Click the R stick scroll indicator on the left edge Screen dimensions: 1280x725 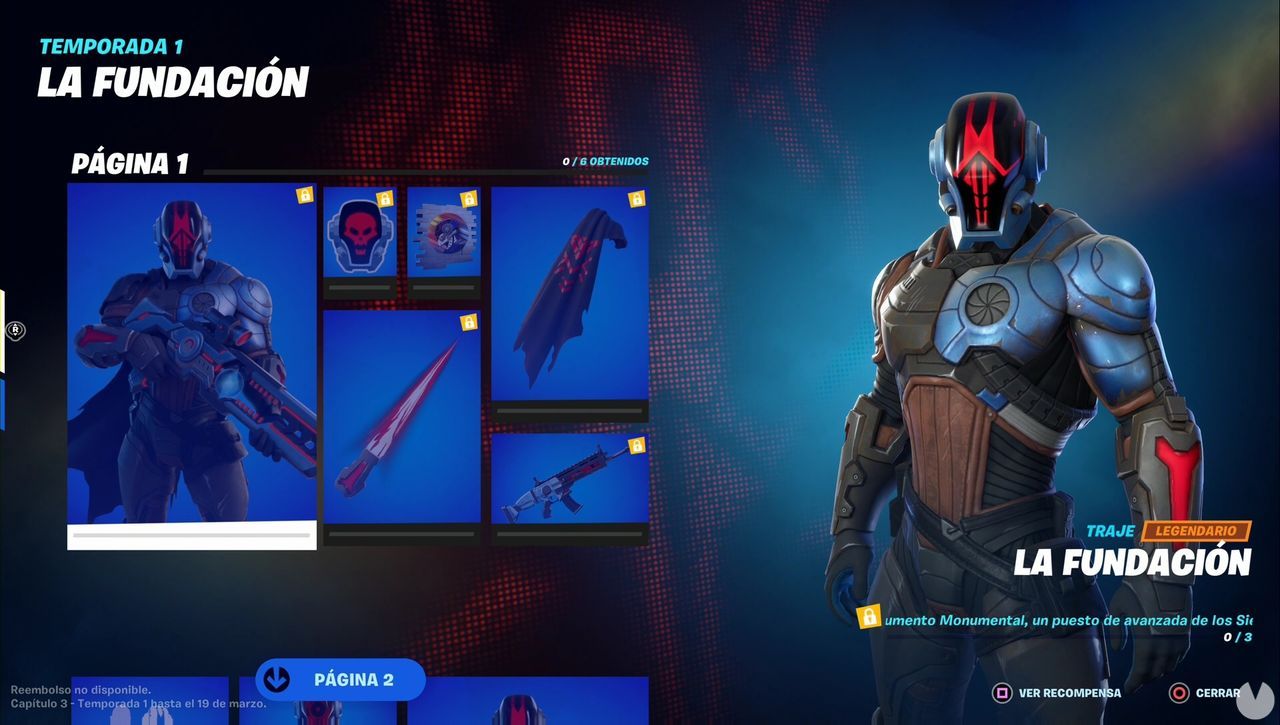[x=14, y=330]
